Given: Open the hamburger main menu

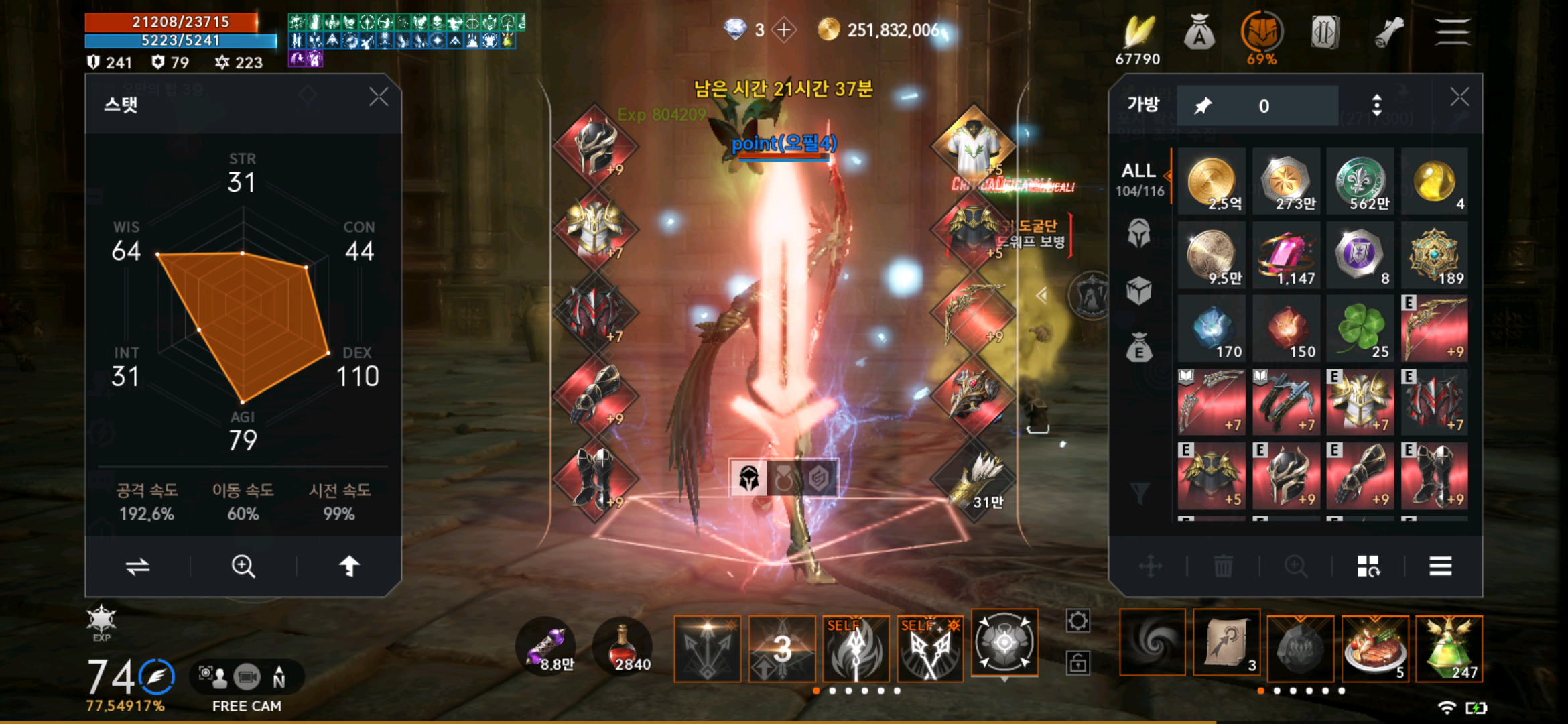Looking at the screenshot, I should pyautogui.click(x=1452, y=32).
